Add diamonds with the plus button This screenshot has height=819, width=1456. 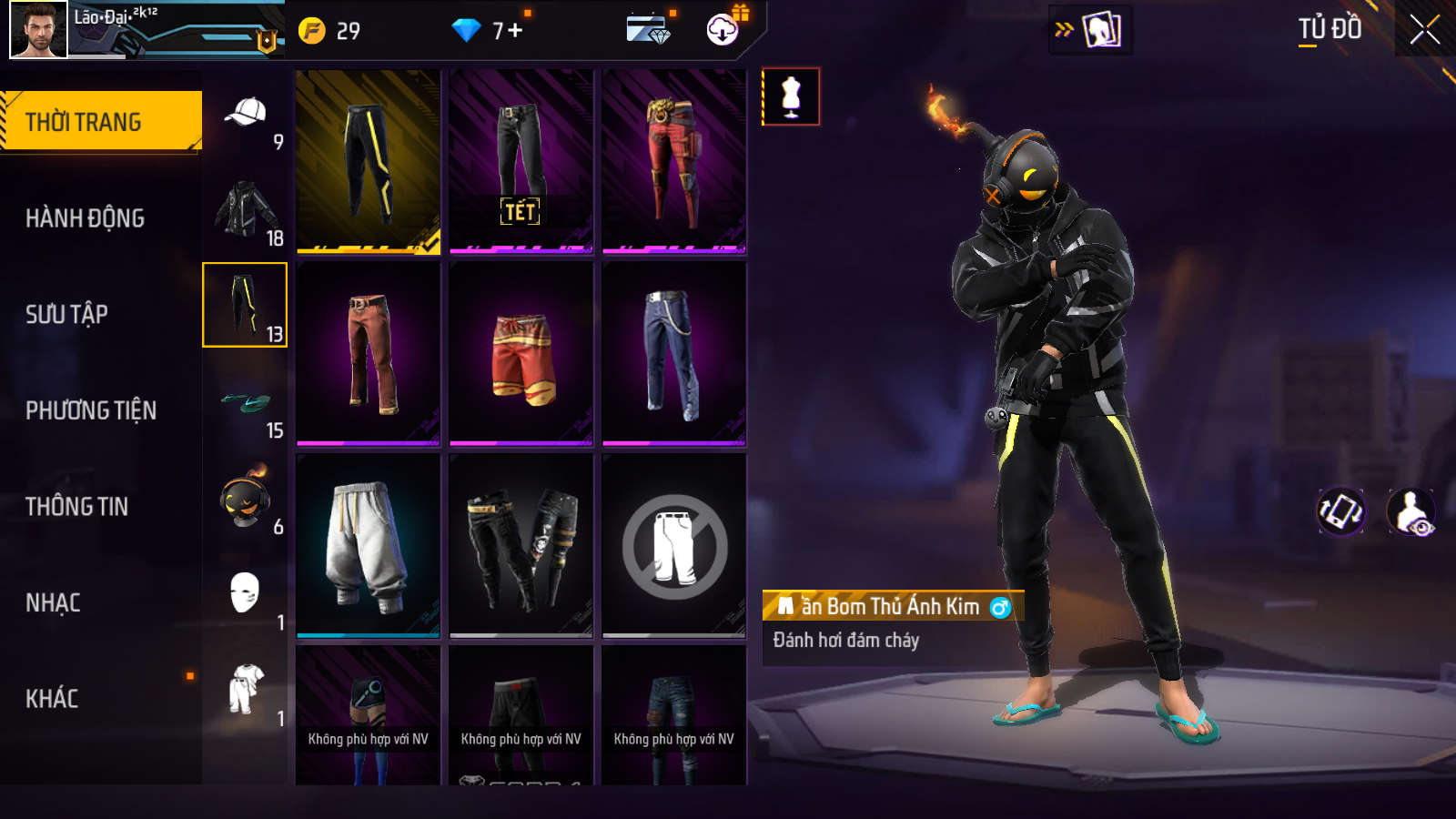tap(515, 31)
